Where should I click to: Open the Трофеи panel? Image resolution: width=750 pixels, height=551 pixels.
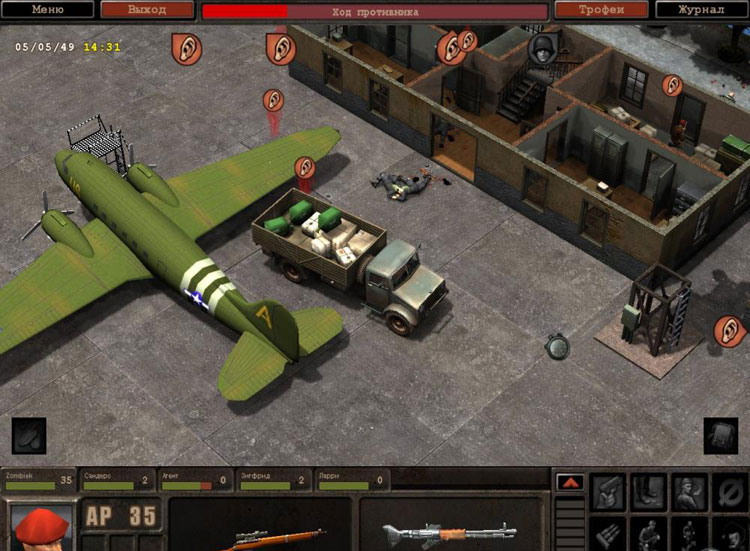tap(602, 10)
